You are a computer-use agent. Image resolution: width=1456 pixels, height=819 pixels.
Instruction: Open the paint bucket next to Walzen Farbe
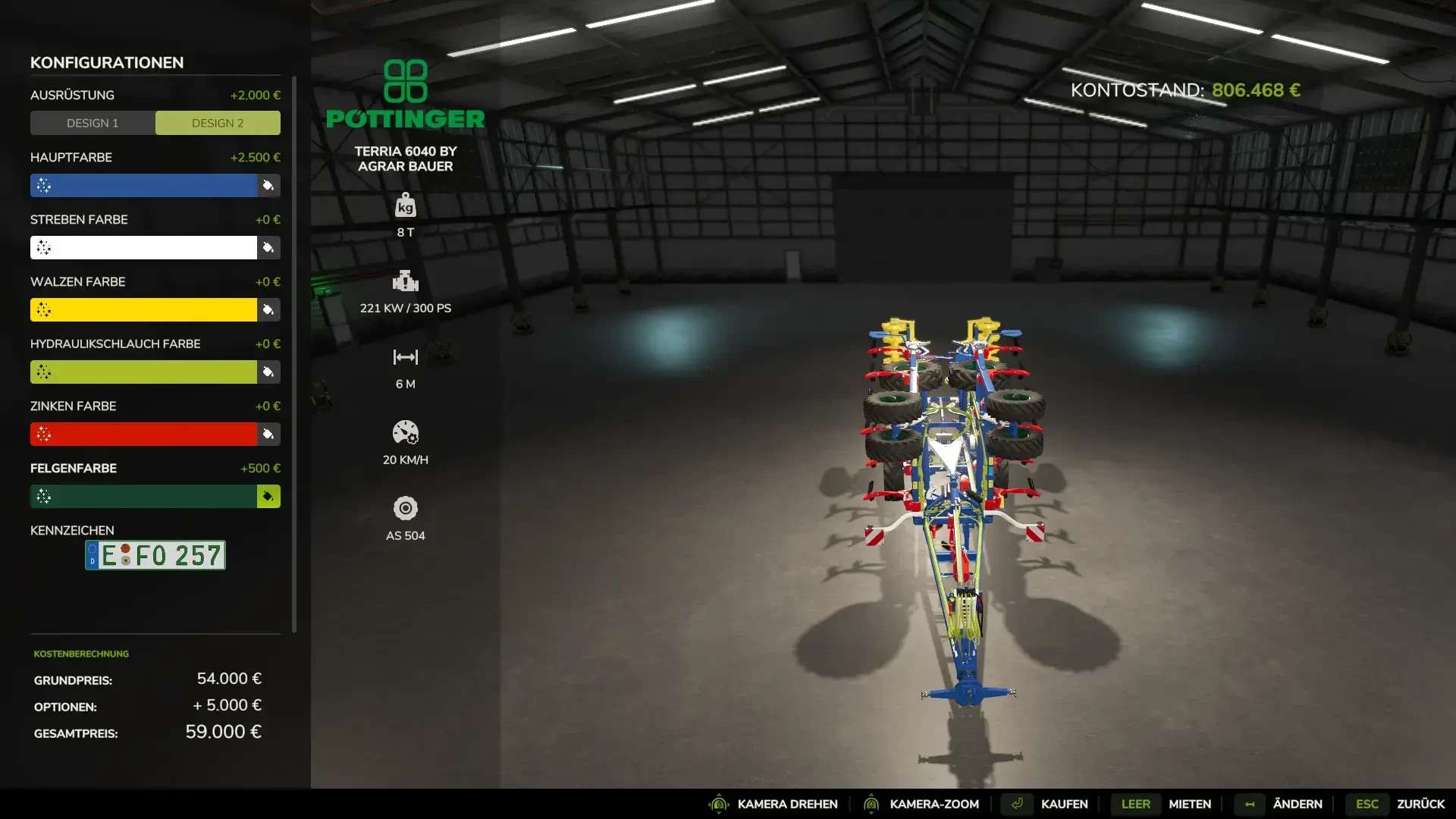(268, 310)
